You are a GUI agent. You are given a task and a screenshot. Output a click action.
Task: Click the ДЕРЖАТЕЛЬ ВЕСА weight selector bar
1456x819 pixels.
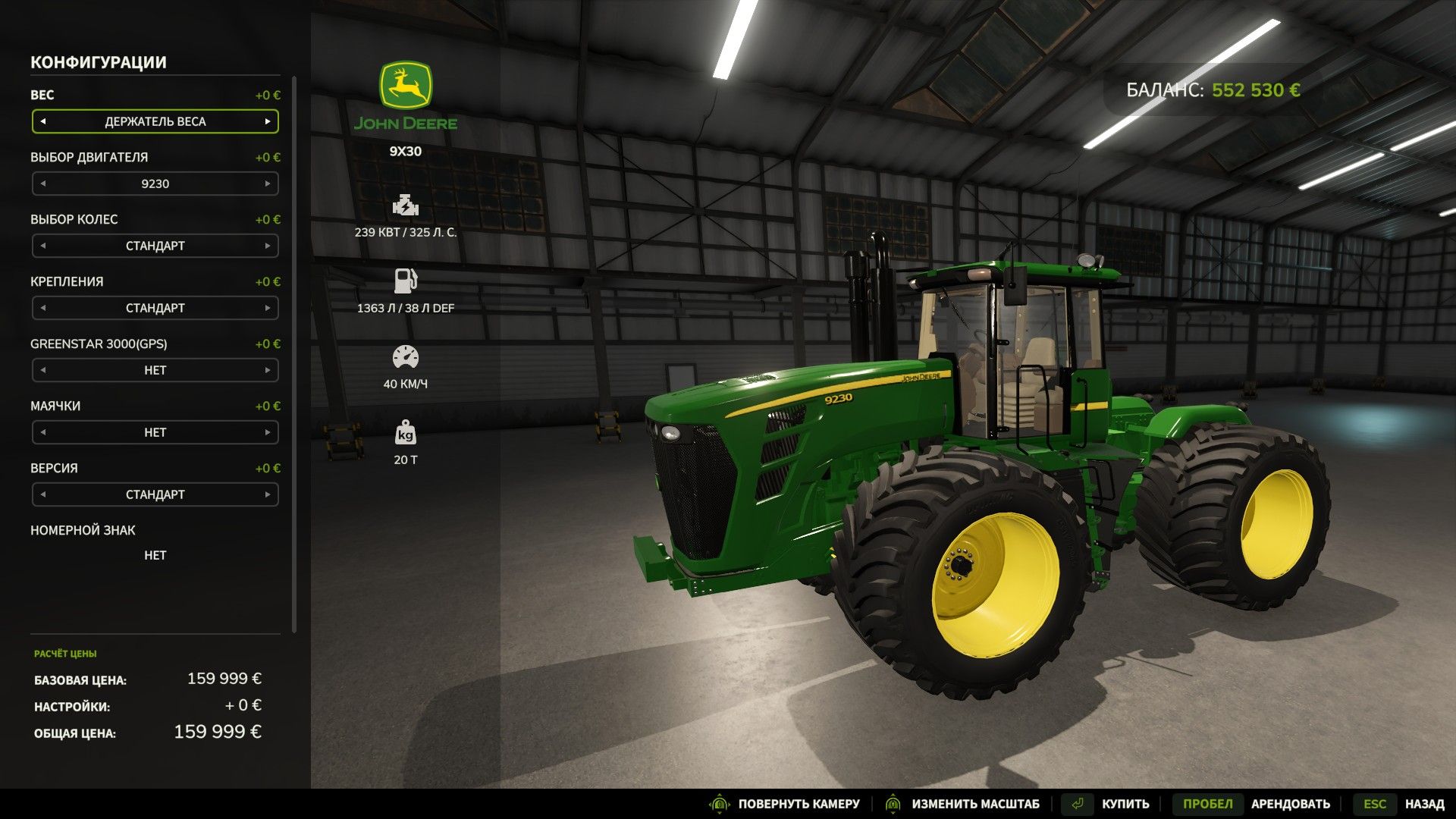click(x=155, y=121)
